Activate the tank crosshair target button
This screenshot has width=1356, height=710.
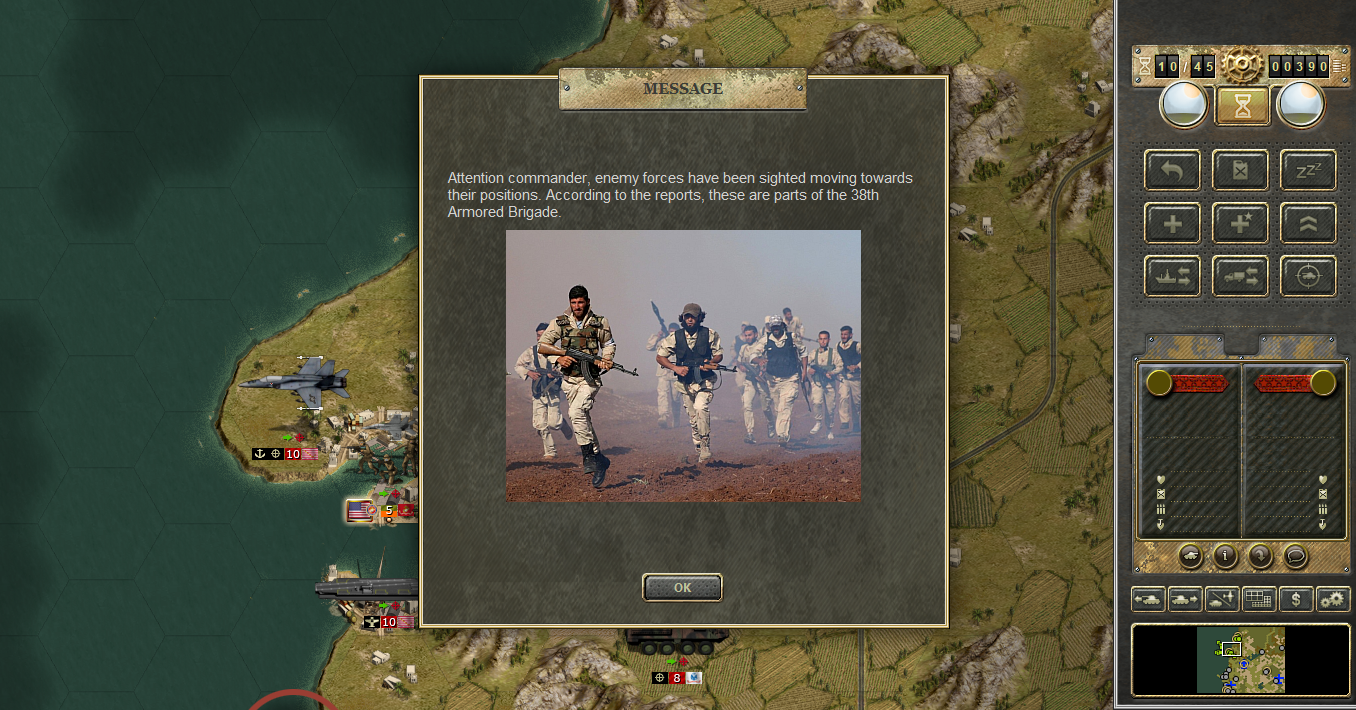pos(1308,276)
